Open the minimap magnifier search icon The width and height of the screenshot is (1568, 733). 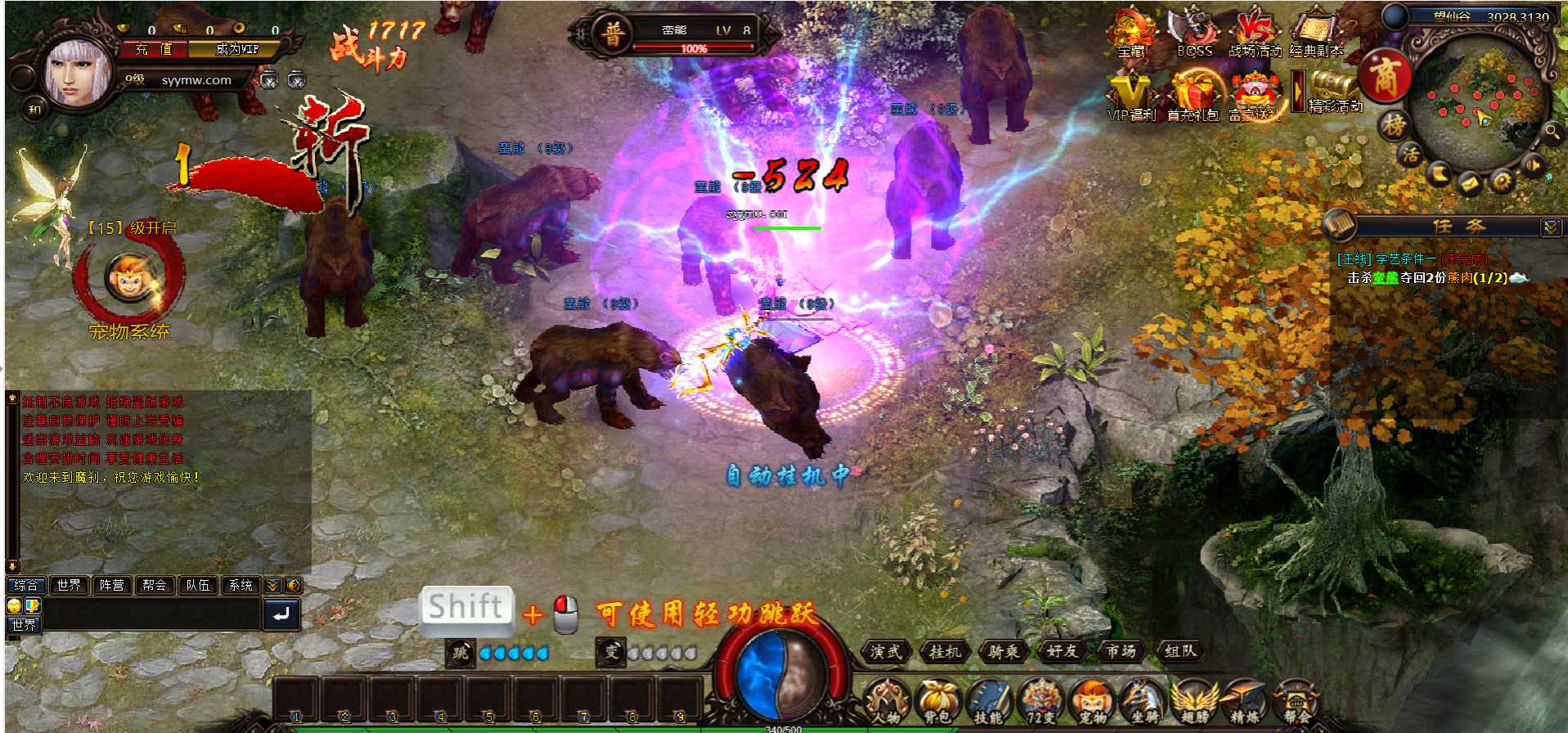[1553, 133]
